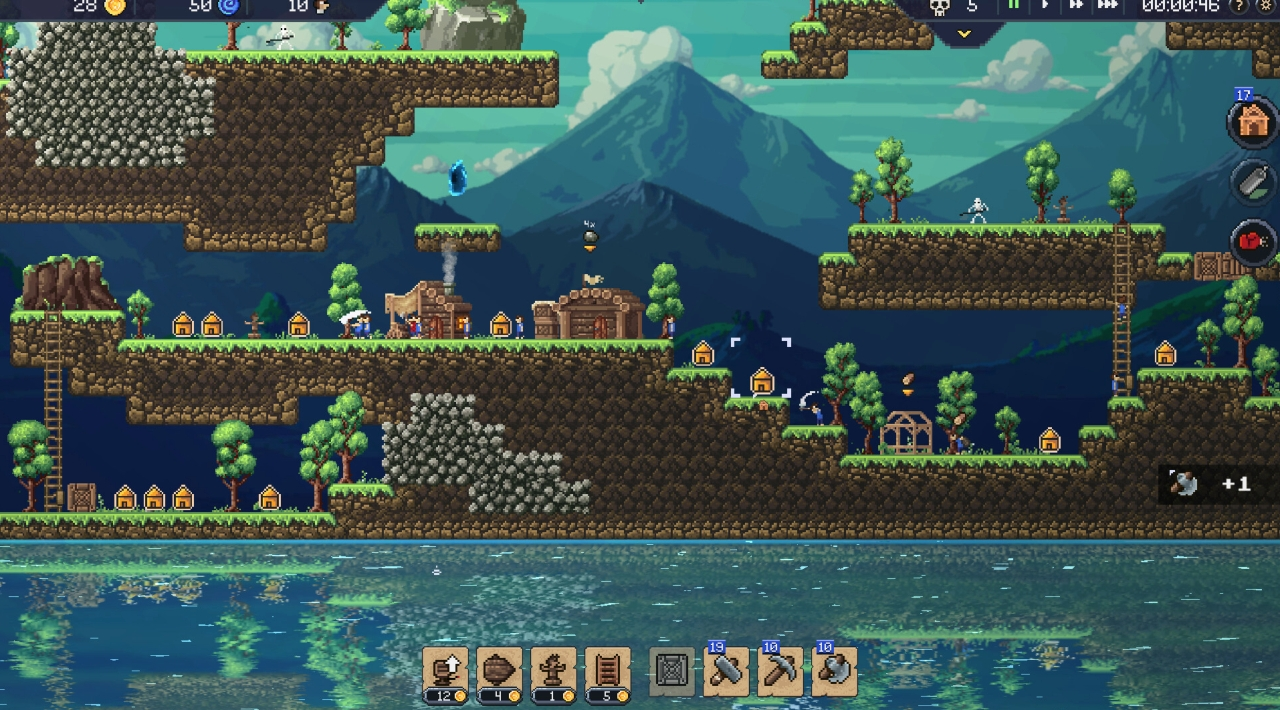The image size is (1280, 710).
Task: Select the red boxing glove button
Action: 1254,241
